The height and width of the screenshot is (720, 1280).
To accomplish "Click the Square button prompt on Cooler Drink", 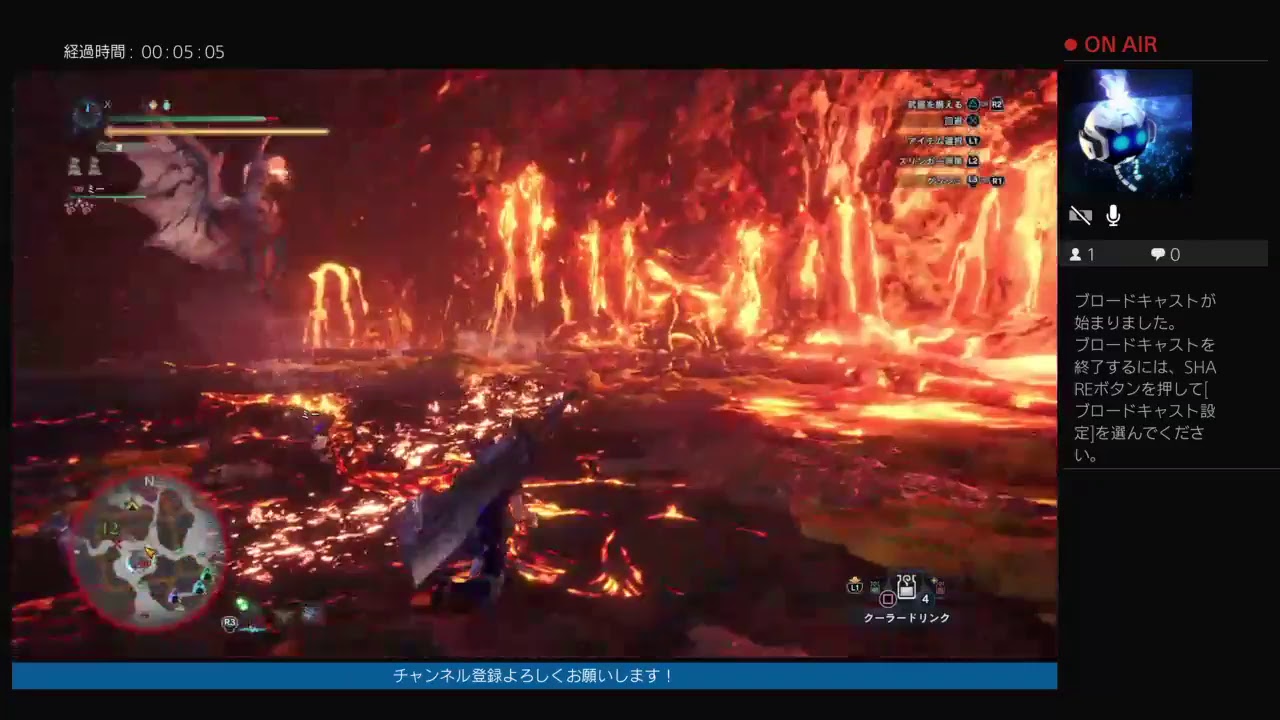I will point(888,599).
